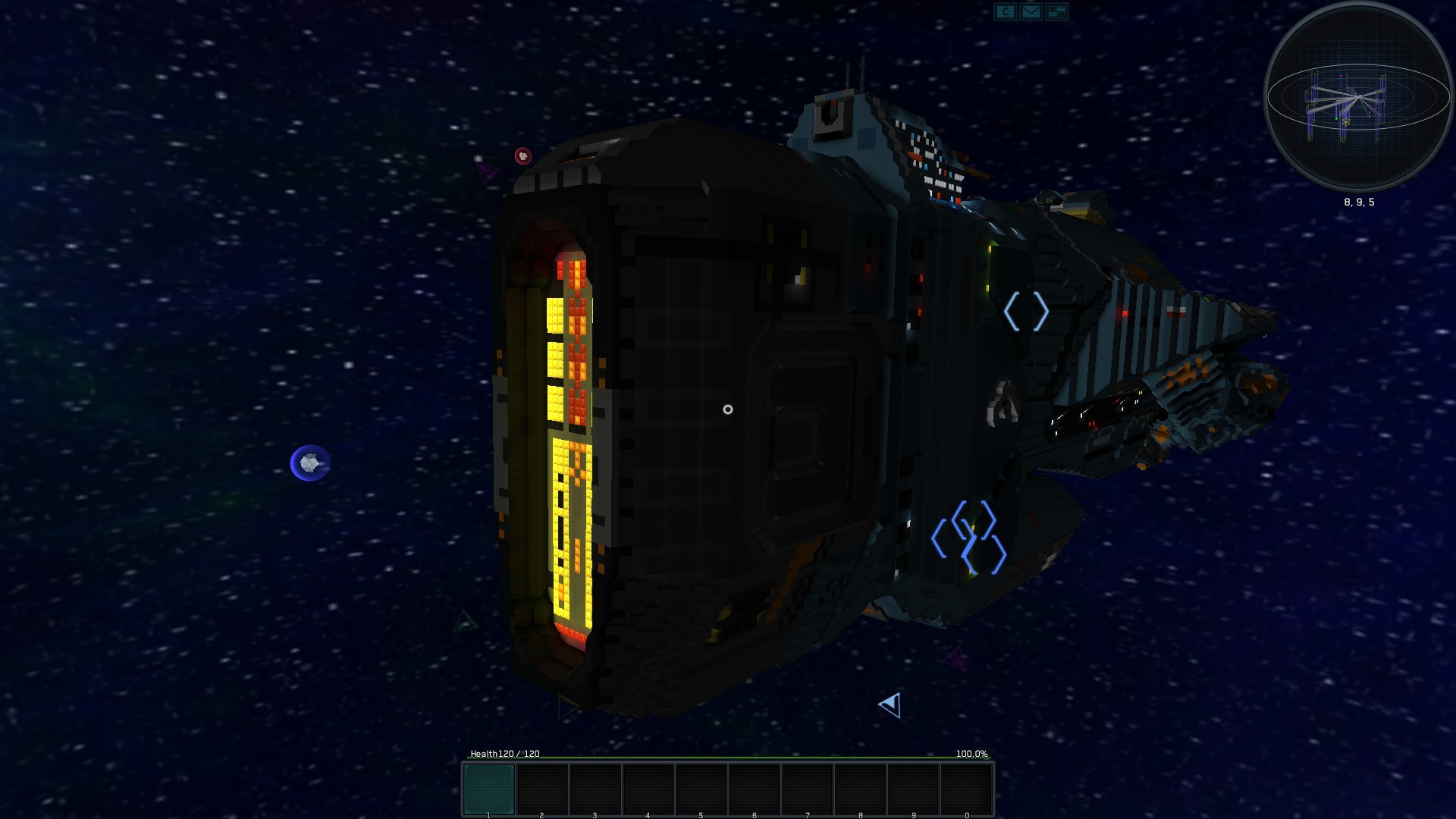Choose hotbar slot numbered 5
This screenshot has width=1456, height=819.
coord(701,789)
